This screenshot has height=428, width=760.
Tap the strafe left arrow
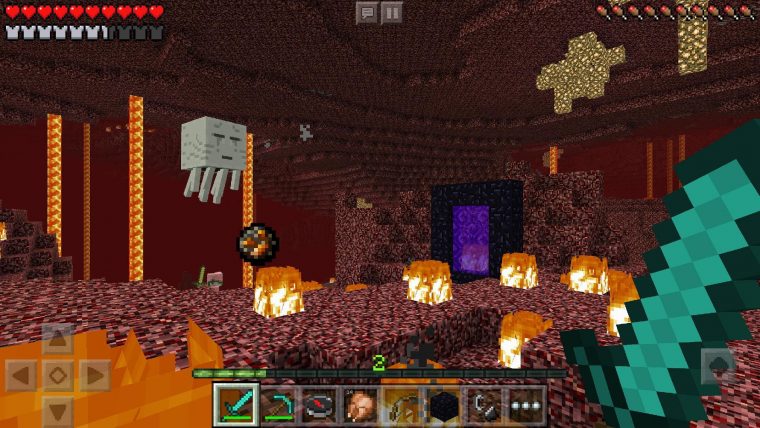(x=22, y=375)
